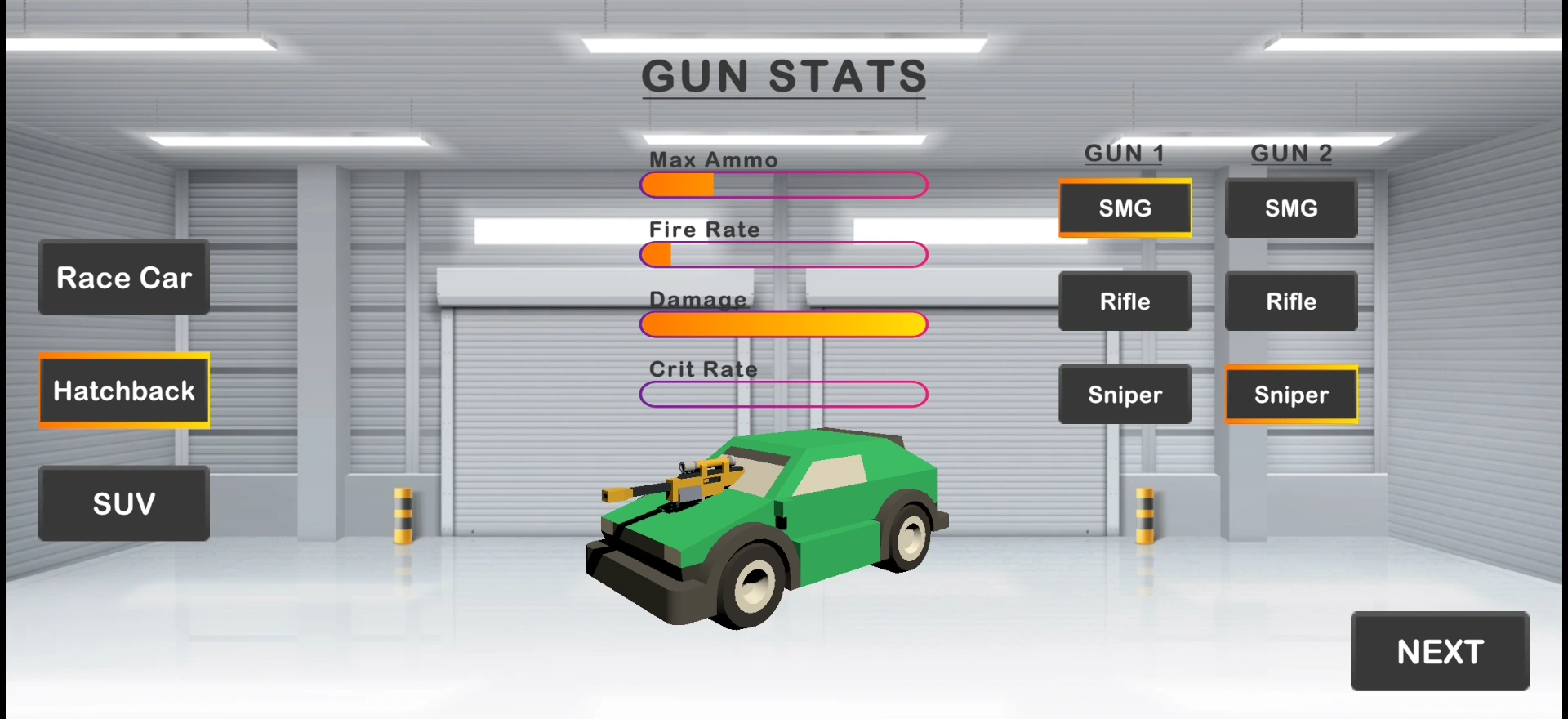Select the Race Car vehicle
This screenshot has height=719, width=1568.
point(124,278)
